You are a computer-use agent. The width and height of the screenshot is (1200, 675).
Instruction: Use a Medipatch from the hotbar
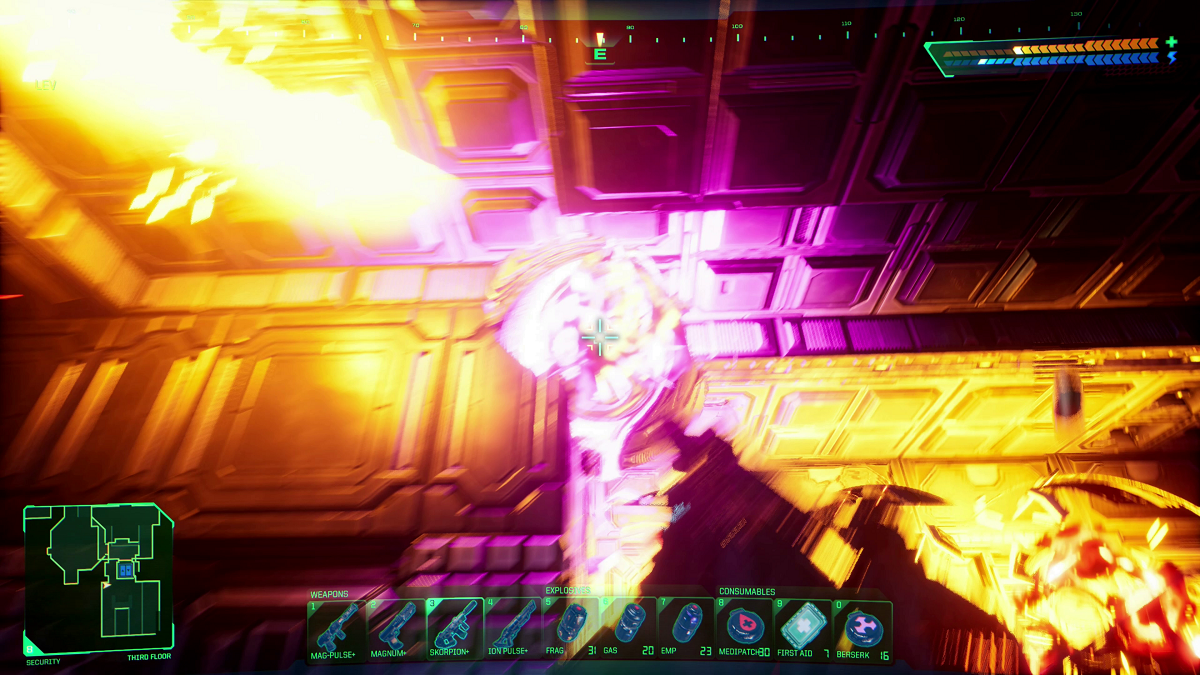[x=744, y=629]
